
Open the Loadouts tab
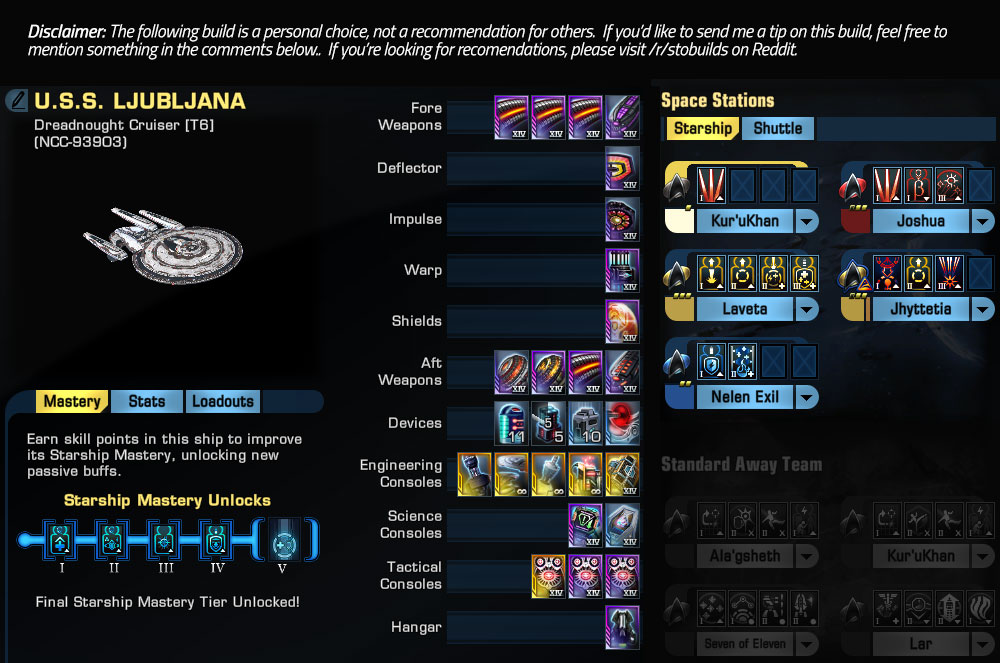(x=222, y=401)
